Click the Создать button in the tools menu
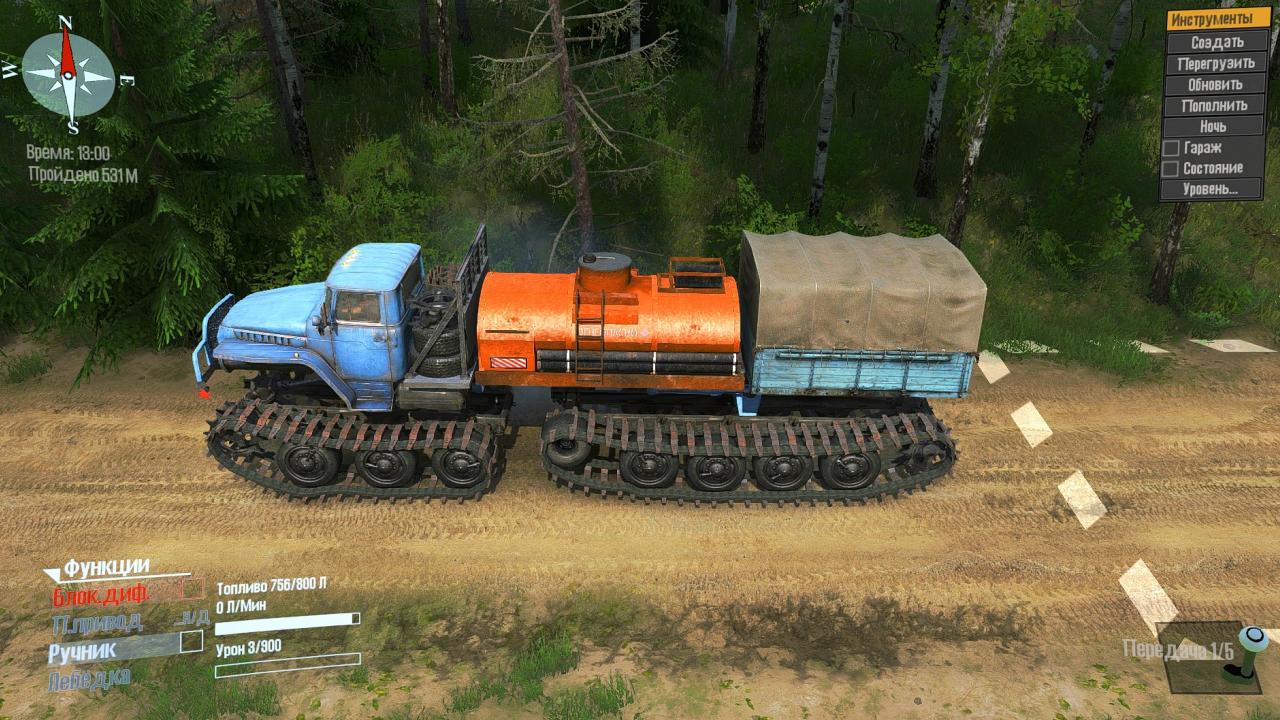The height and width of the screenshot is (720, 1280). [1216, 42]
